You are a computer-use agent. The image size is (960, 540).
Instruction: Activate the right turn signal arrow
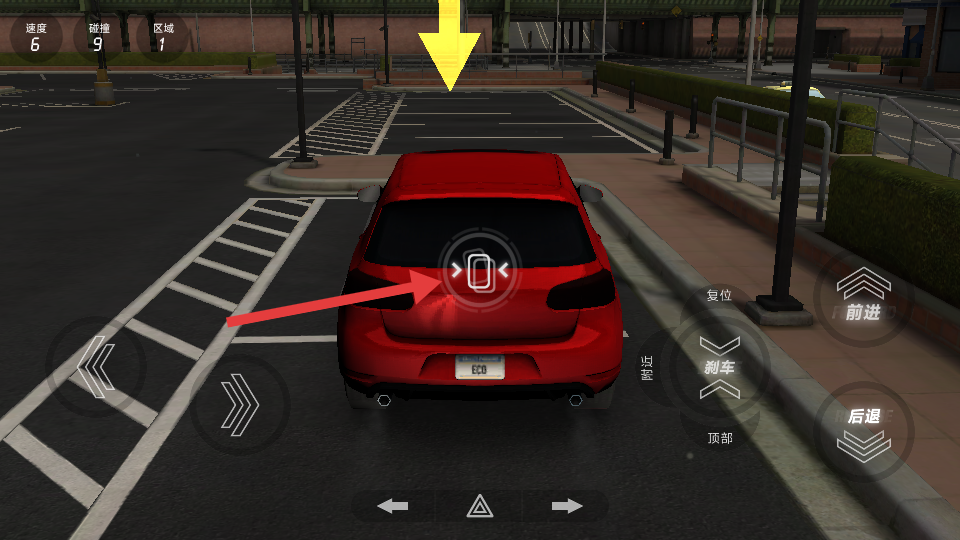coord(567,506)
